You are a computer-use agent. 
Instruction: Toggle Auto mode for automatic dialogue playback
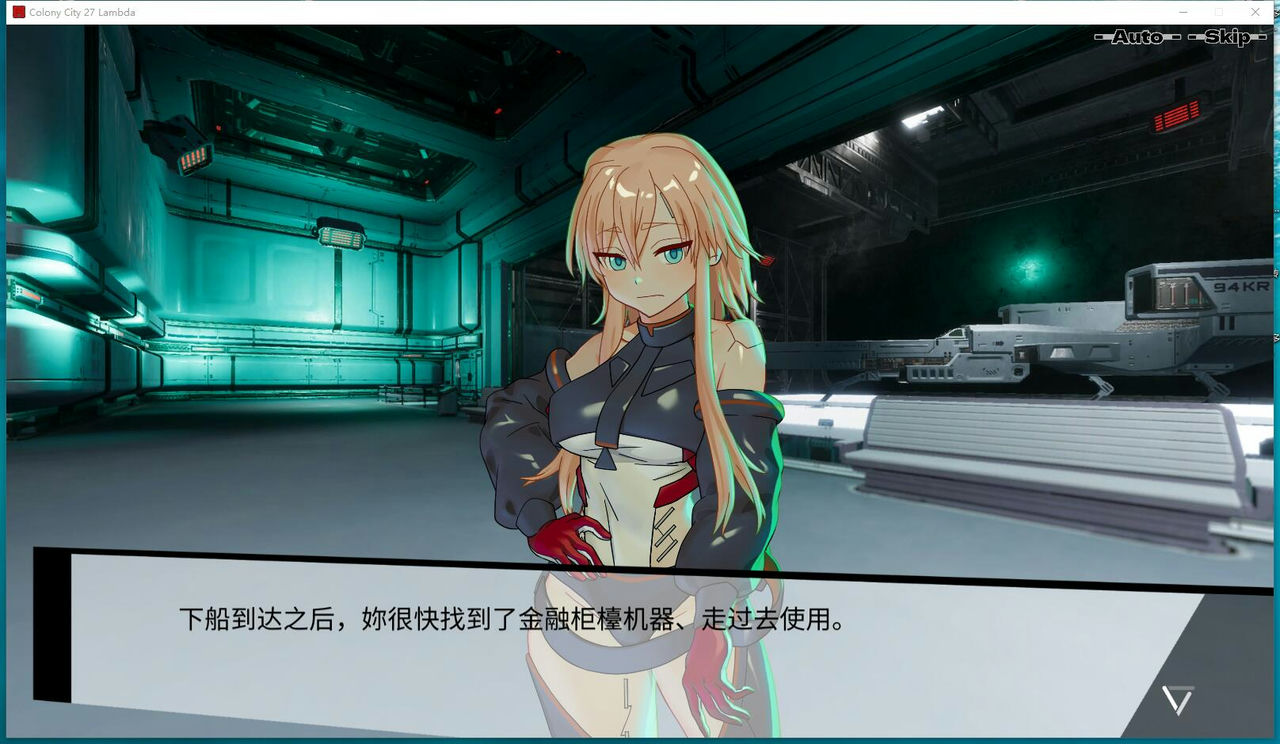click(1137, 35)
